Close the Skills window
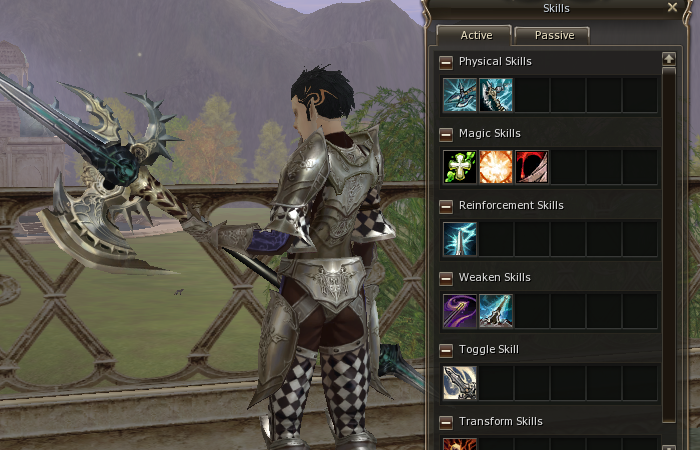The height and width of the screenshot is (450, 700). click(672, 8)
